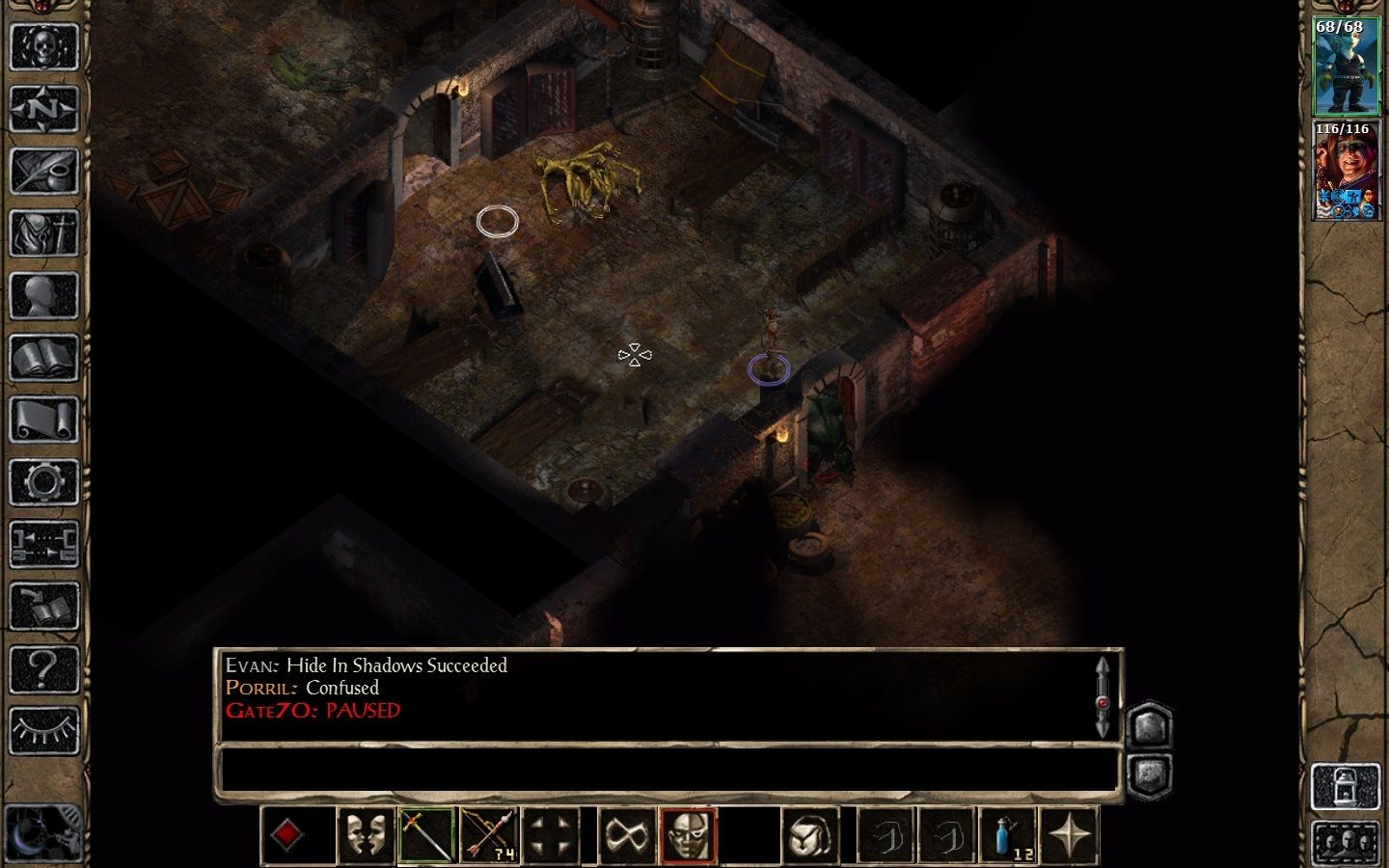Image resolution: width=1389 pixels, height=868 pixels.
Task: Equip the bow with 74 arrows
Action: click(x=489, y=835)
